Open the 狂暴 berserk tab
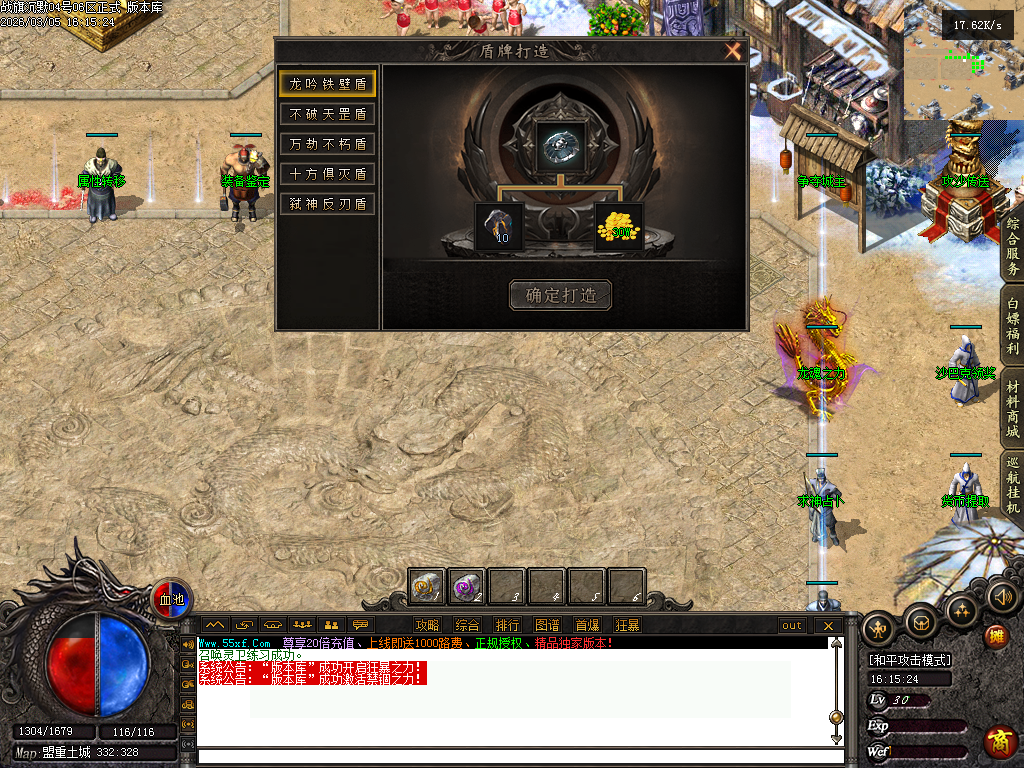The height and width of the screenshot is (768, 1024). (627, 626)
